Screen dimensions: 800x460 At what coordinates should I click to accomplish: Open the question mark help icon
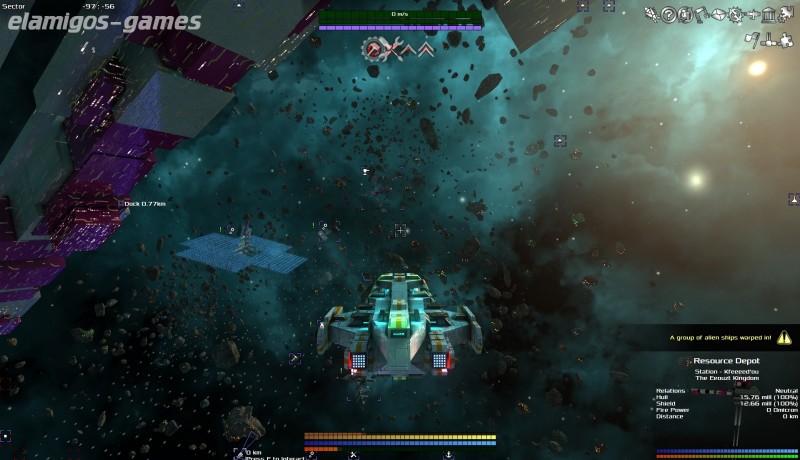coord(667,14)
